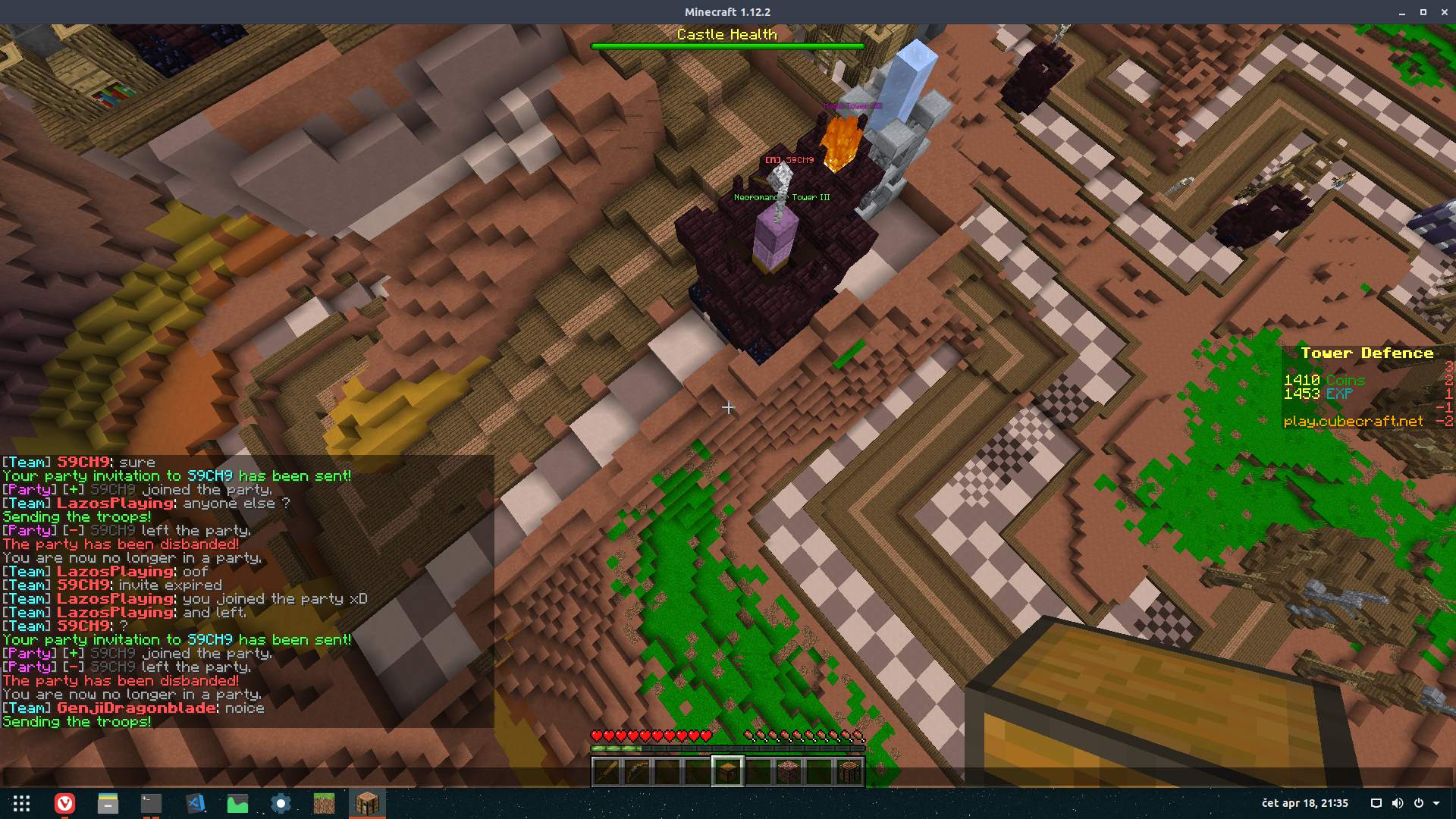The image size is (1456, 819).
Task: Close the Minecraft 1.12.2 window
Action: (x=1445, y=12)
